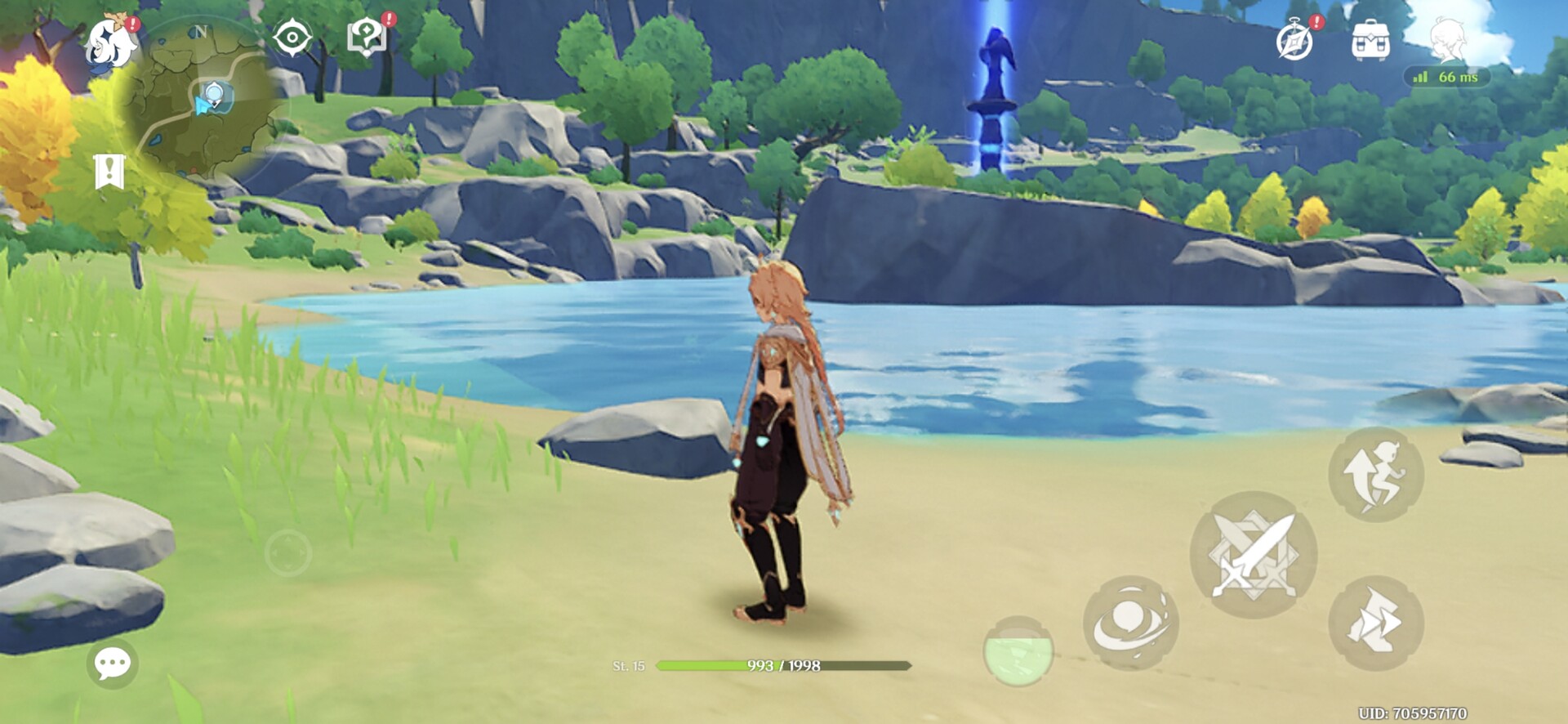
Task: Open the chat speech bubble
Action: pyautogui.click(x=112, y=663)
